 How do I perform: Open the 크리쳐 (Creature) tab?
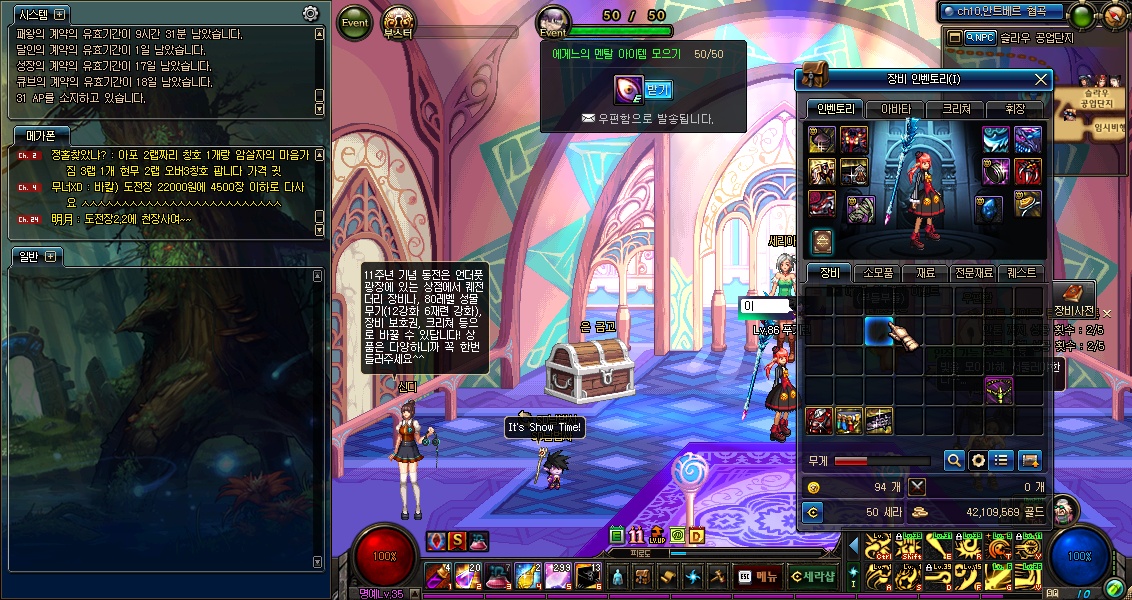pos(955,109)
